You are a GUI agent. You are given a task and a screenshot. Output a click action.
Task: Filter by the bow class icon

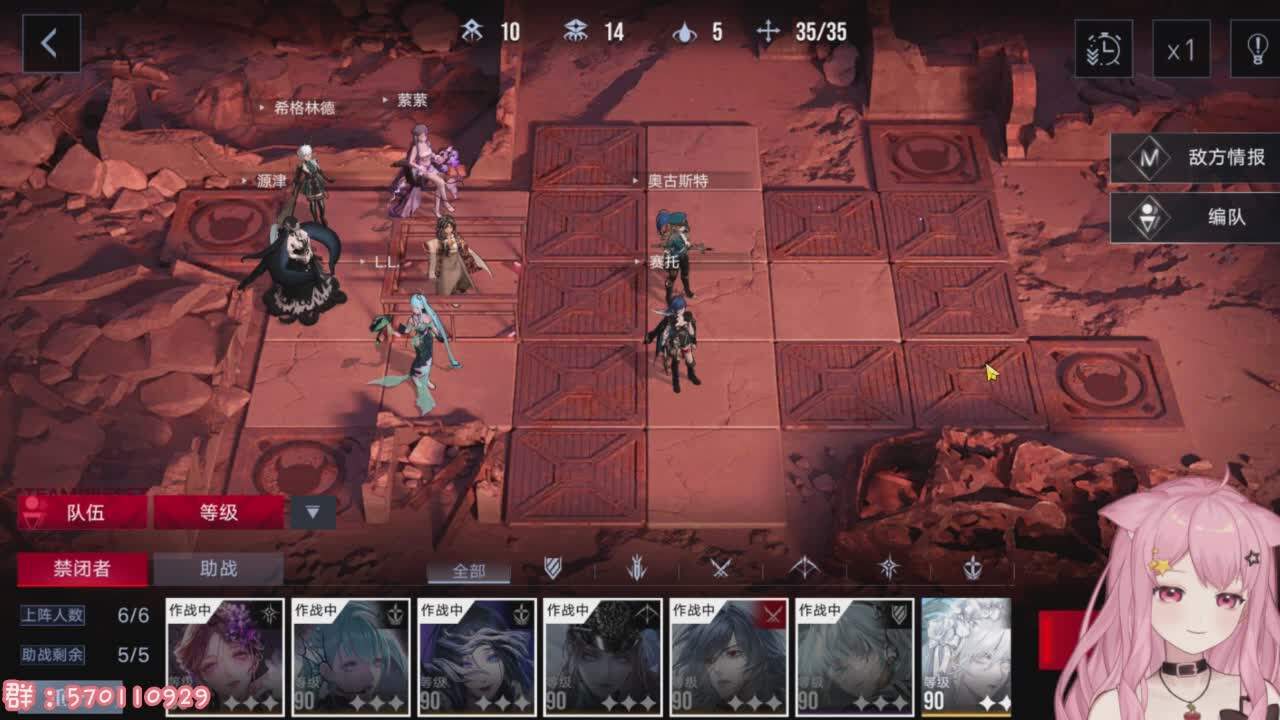pyautogui.click(x=805, y=569)
